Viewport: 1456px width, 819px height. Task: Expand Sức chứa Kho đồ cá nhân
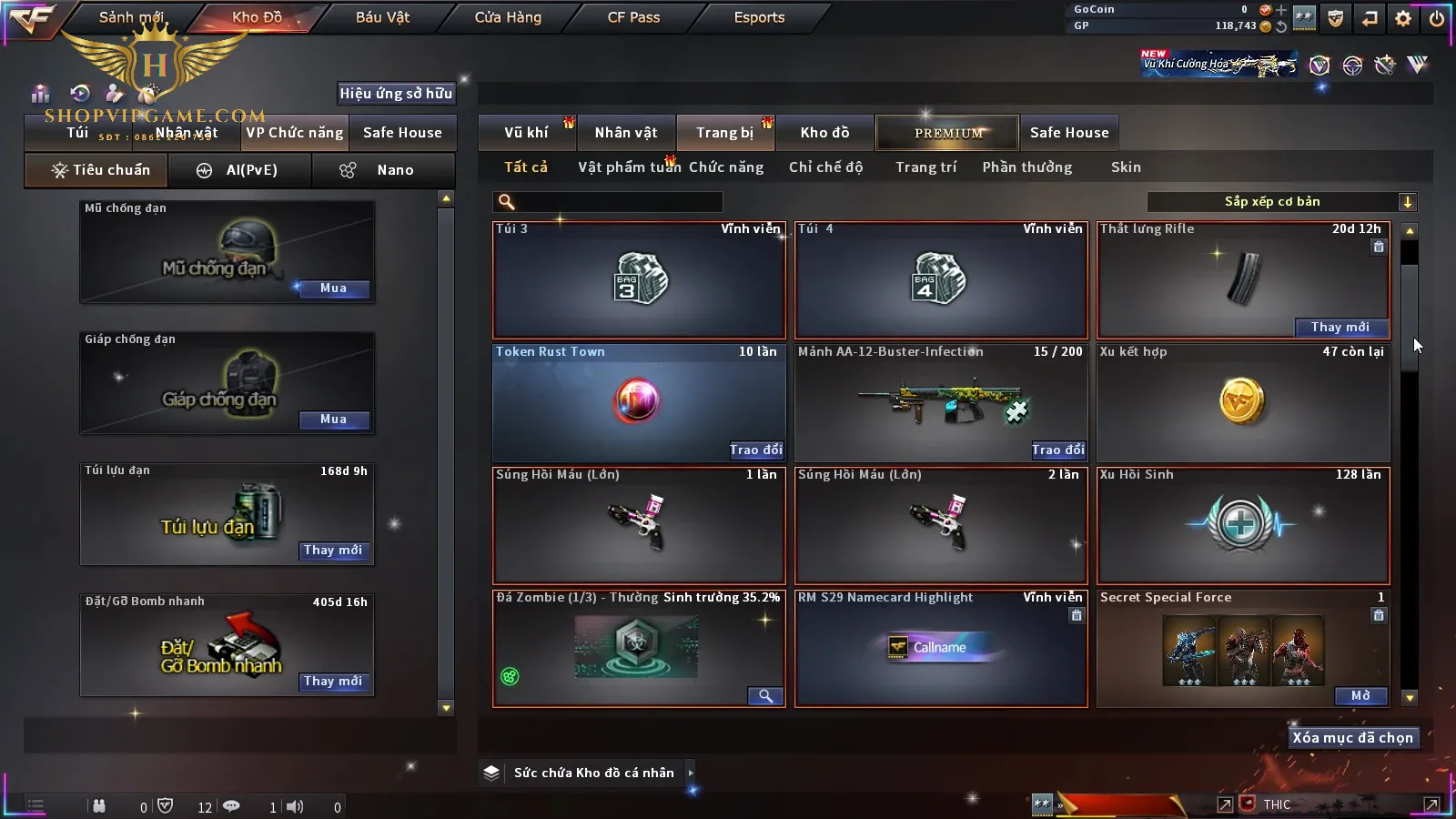click(691, 773)
